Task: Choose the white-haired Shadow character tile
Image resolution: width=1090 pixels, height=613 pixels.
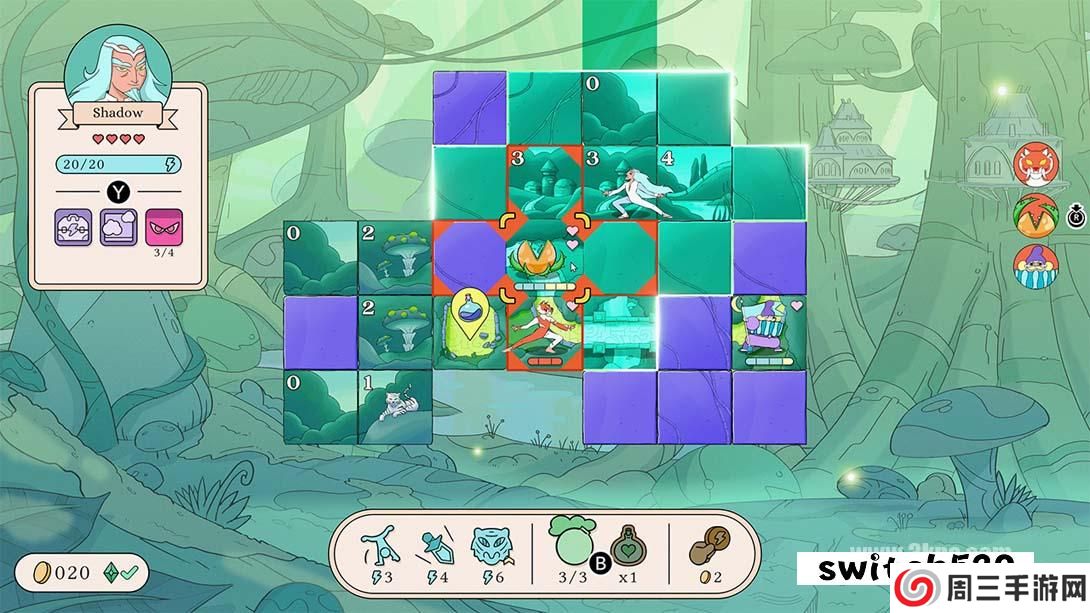Action: click(620, 183)
